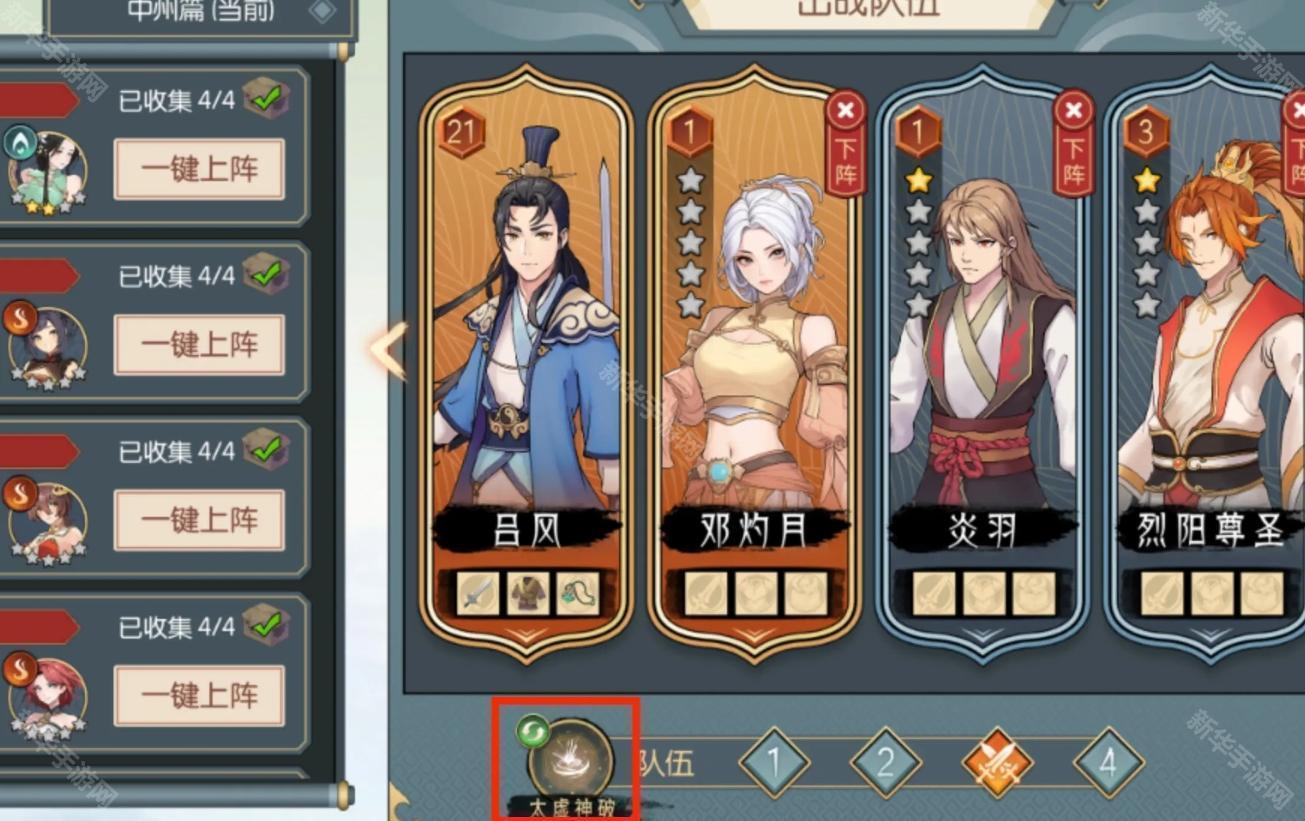Click the left arrow beside the hero cards
This screenshot has height=821, width=1305.
(x=388, y=350)
